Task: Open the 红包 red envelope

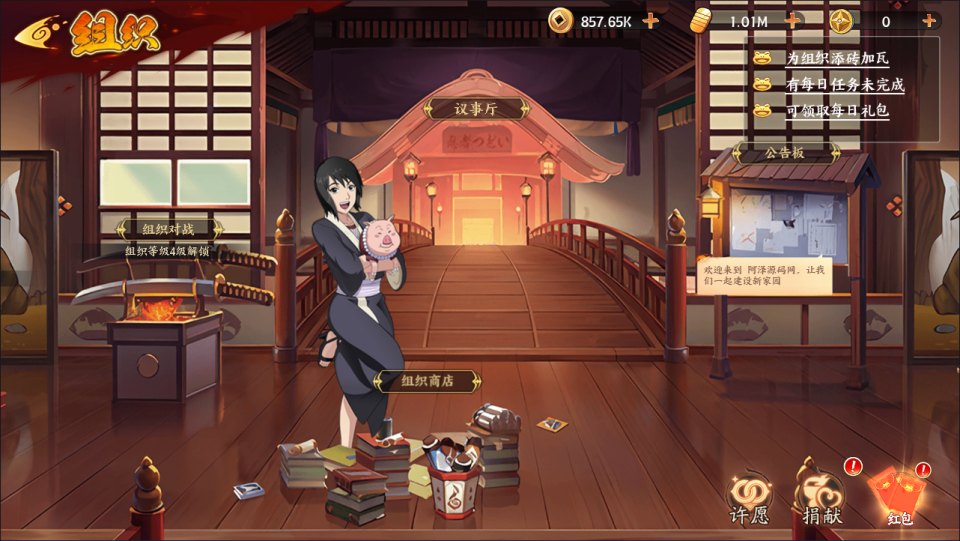Action: coord(896,497)
